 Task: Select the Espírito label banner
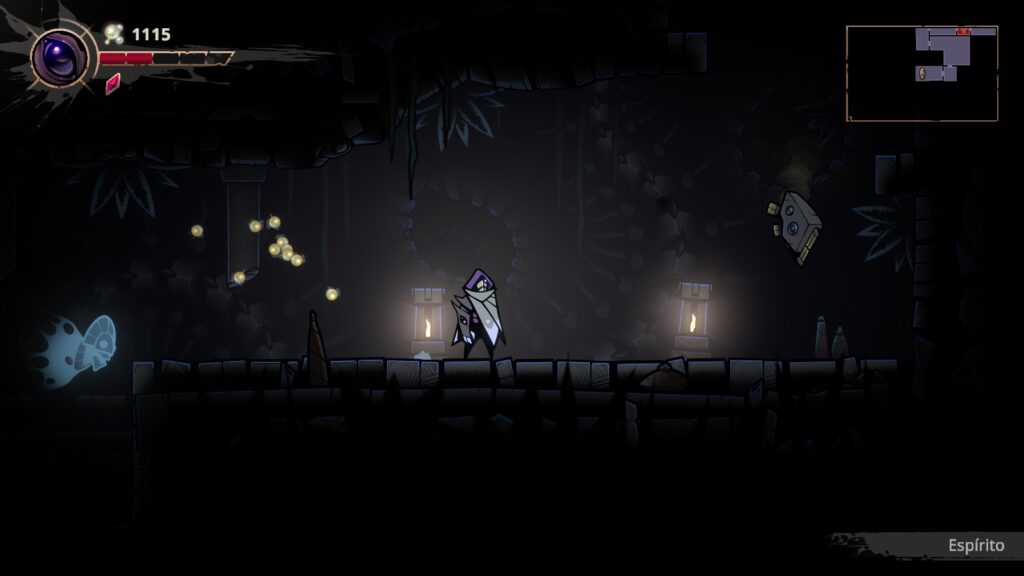tap(975, 545)
